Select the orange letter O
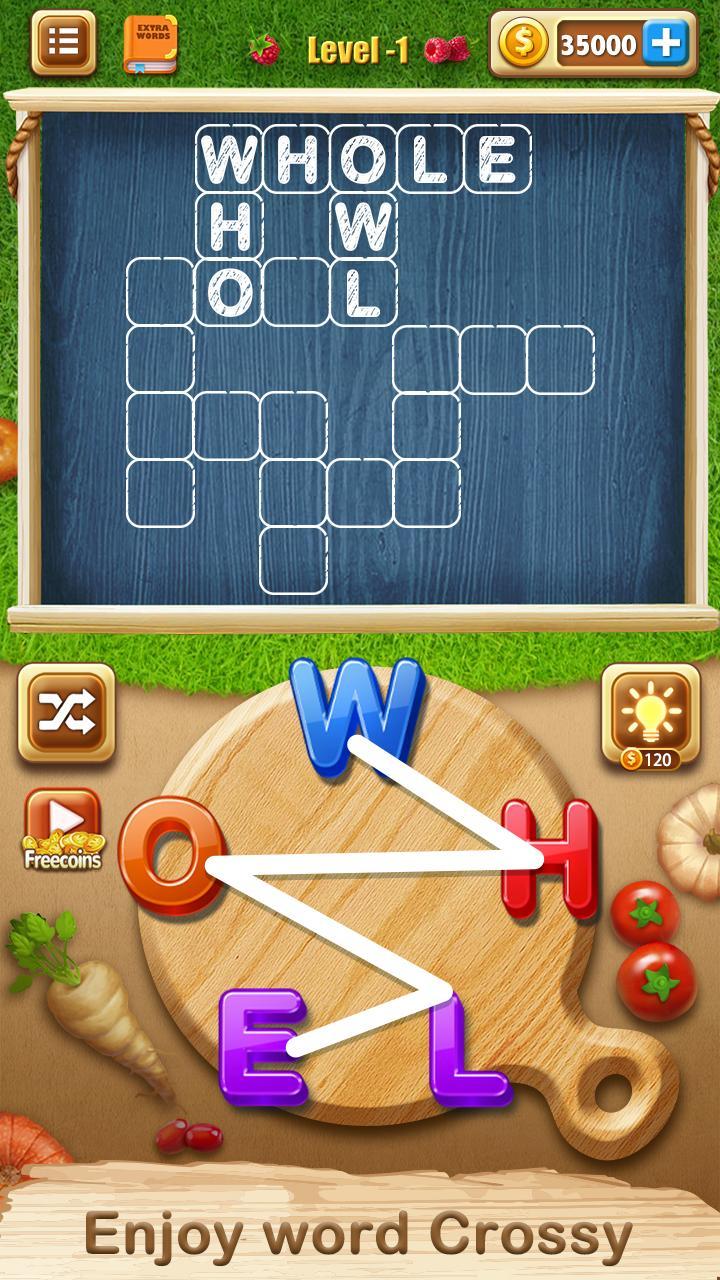 (170, 854)
